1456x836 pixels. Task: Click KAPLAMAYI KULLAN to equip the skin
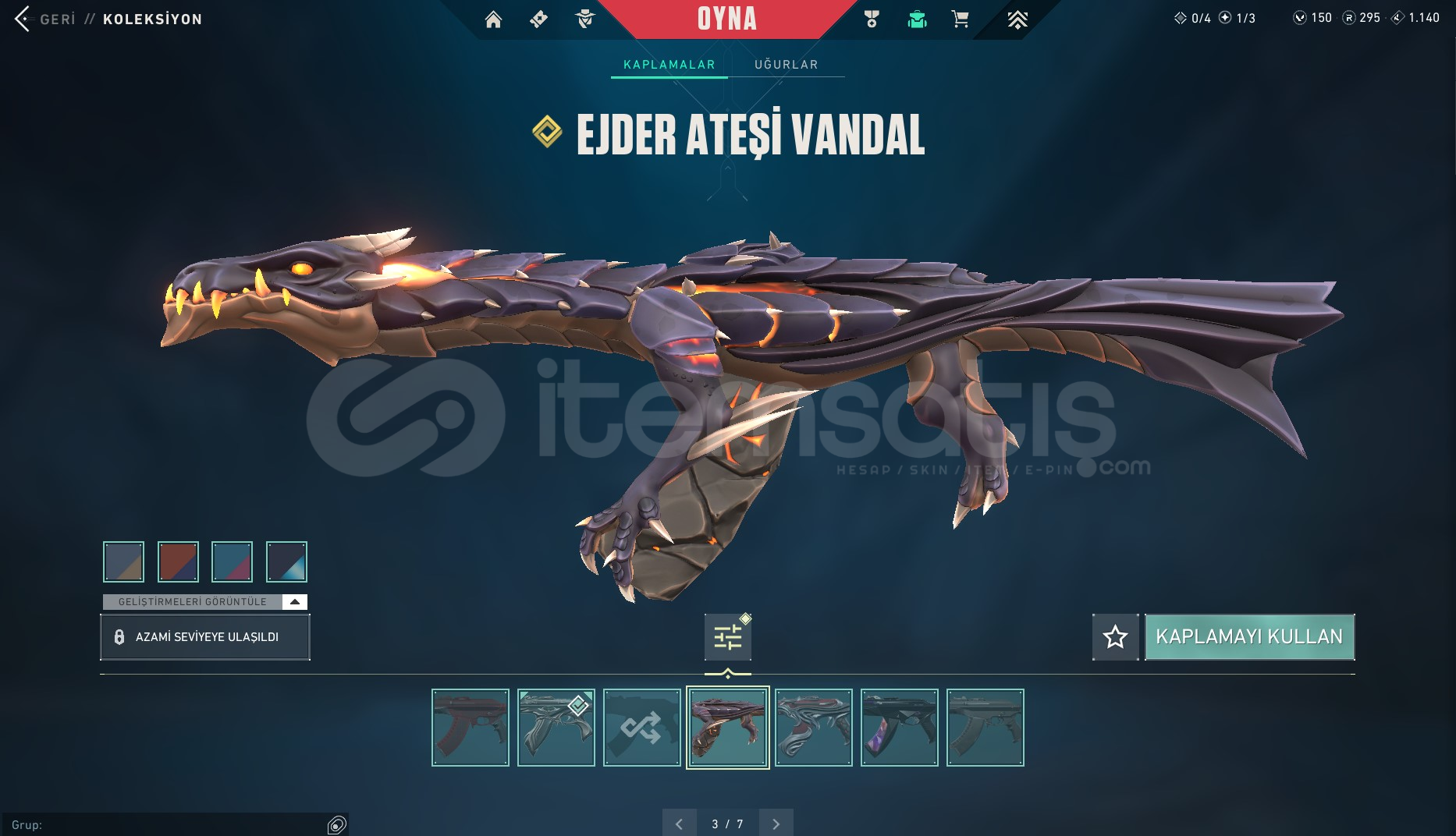[x=1249, y=637]
